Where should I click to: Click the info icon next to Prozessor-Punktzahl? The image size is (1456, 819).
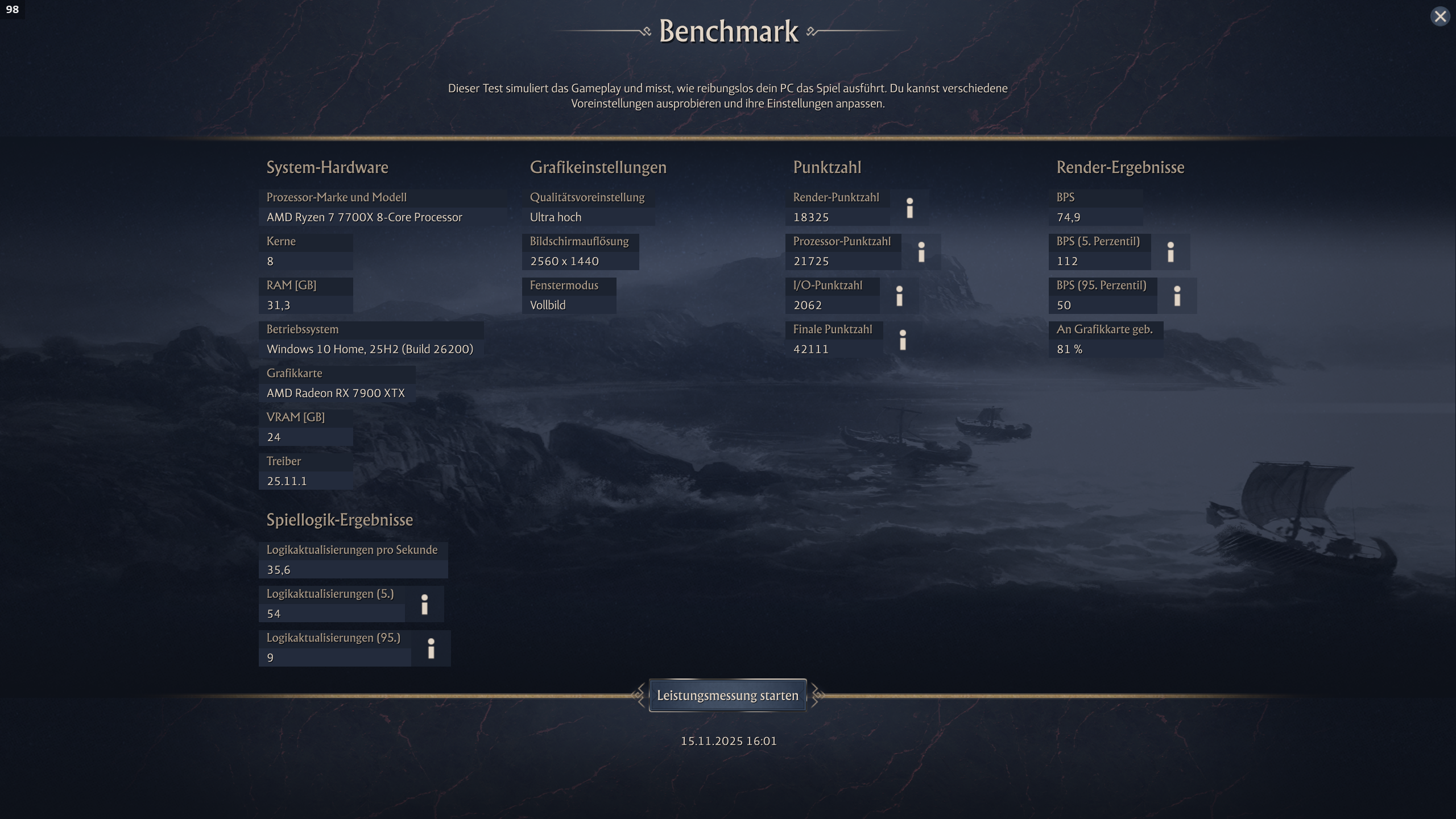click(921, 252)
